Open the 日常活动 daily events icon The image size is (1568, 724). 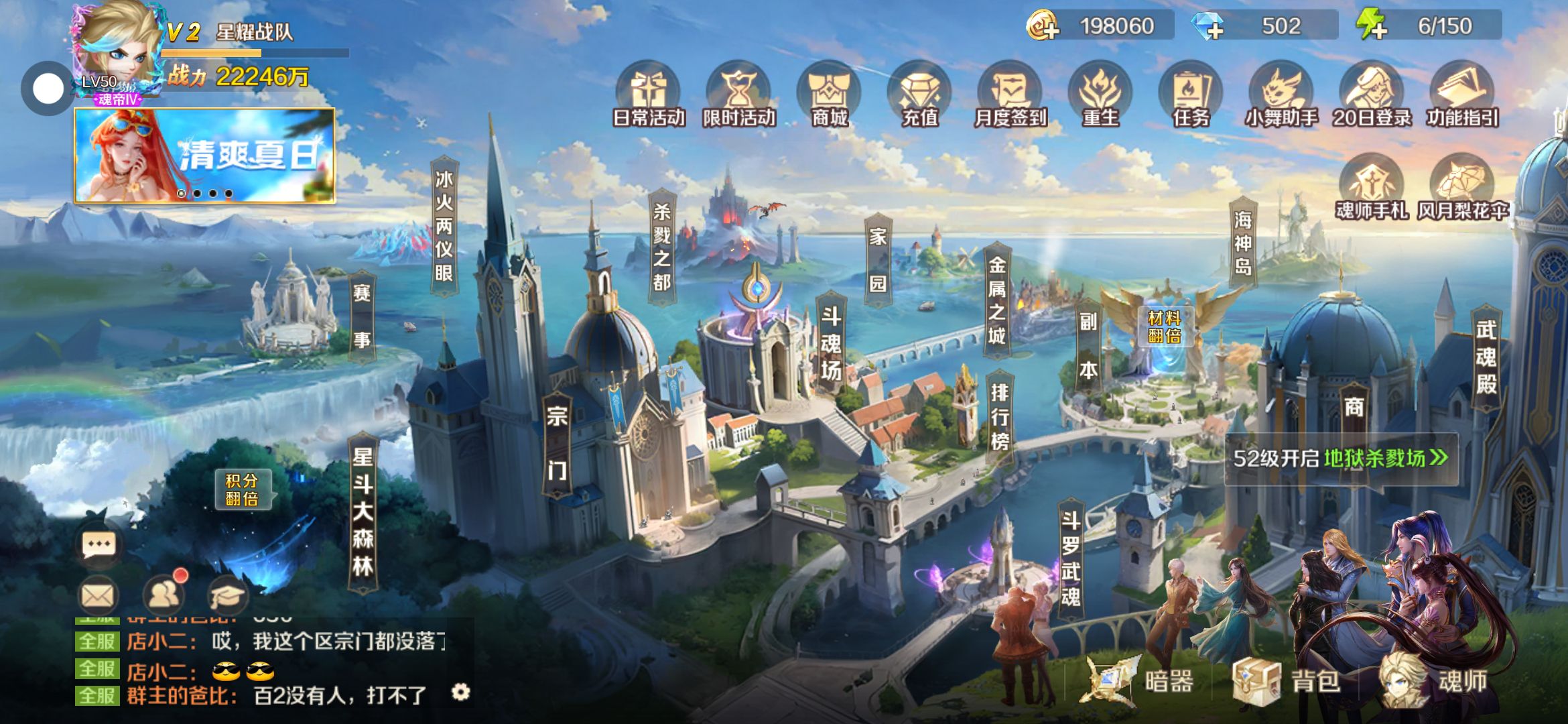coord(649,95)
